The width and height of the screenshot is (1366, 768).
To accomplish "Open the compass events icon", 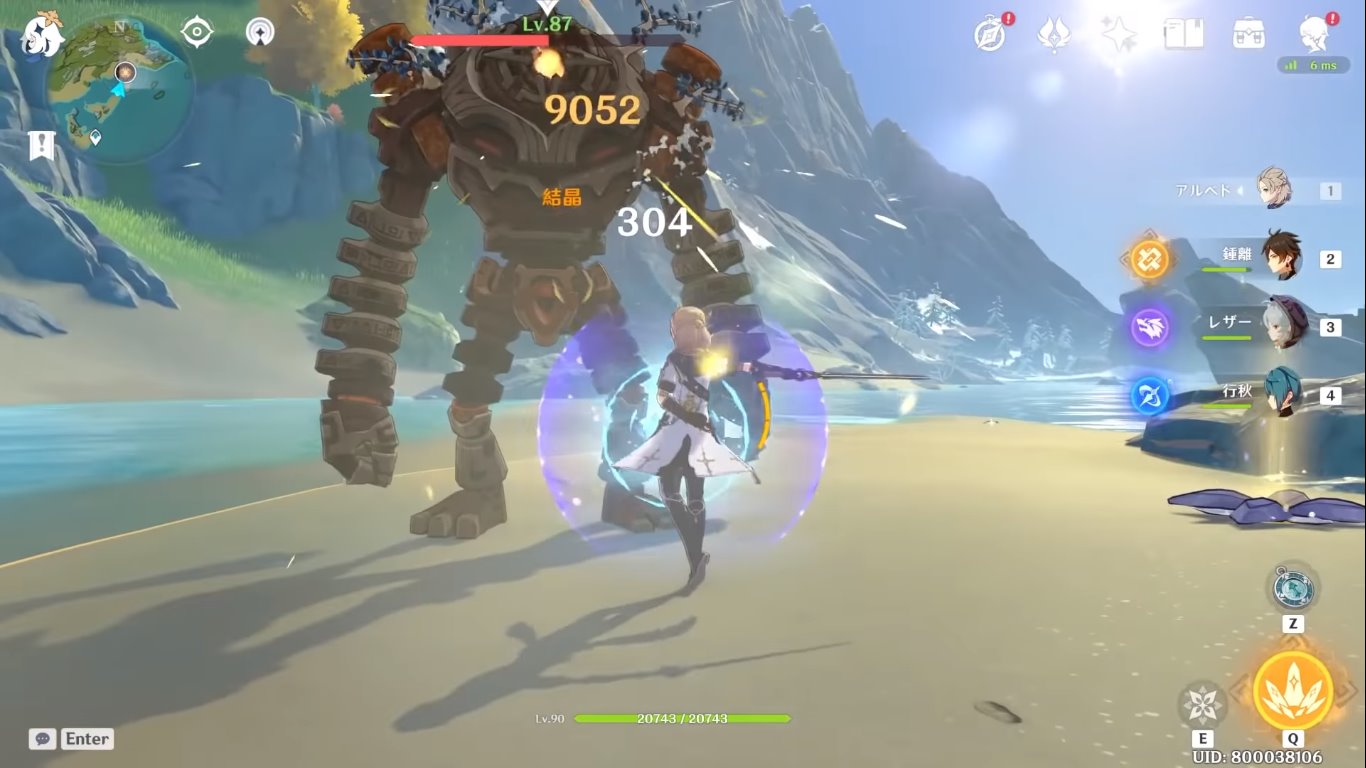I will pyautogui.click(x=990, y=33).
